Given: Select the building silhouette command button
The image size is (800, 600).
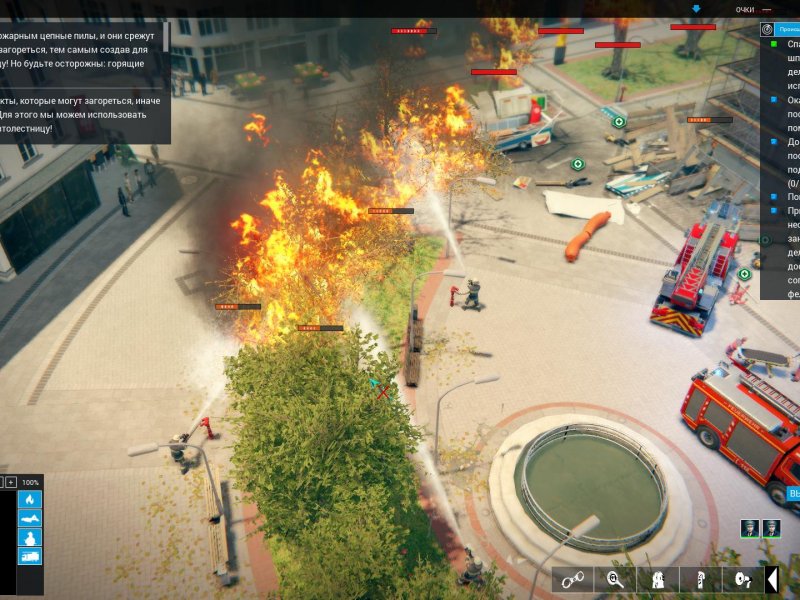Looking at the screenshot, I should pyautogui.click(x=658, y=579).
